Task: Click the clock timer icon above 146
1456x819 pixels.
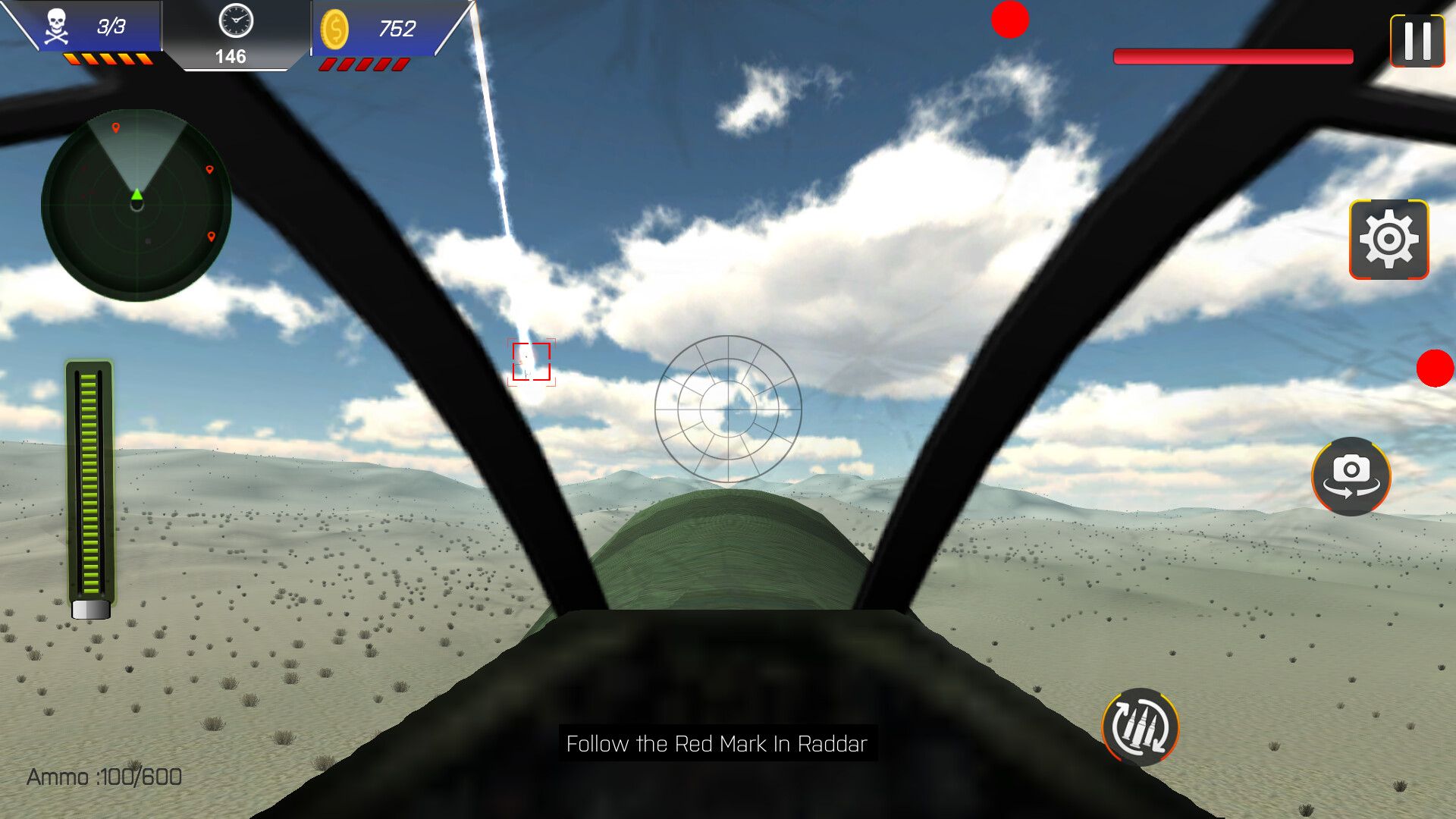Action: [236, 23]
